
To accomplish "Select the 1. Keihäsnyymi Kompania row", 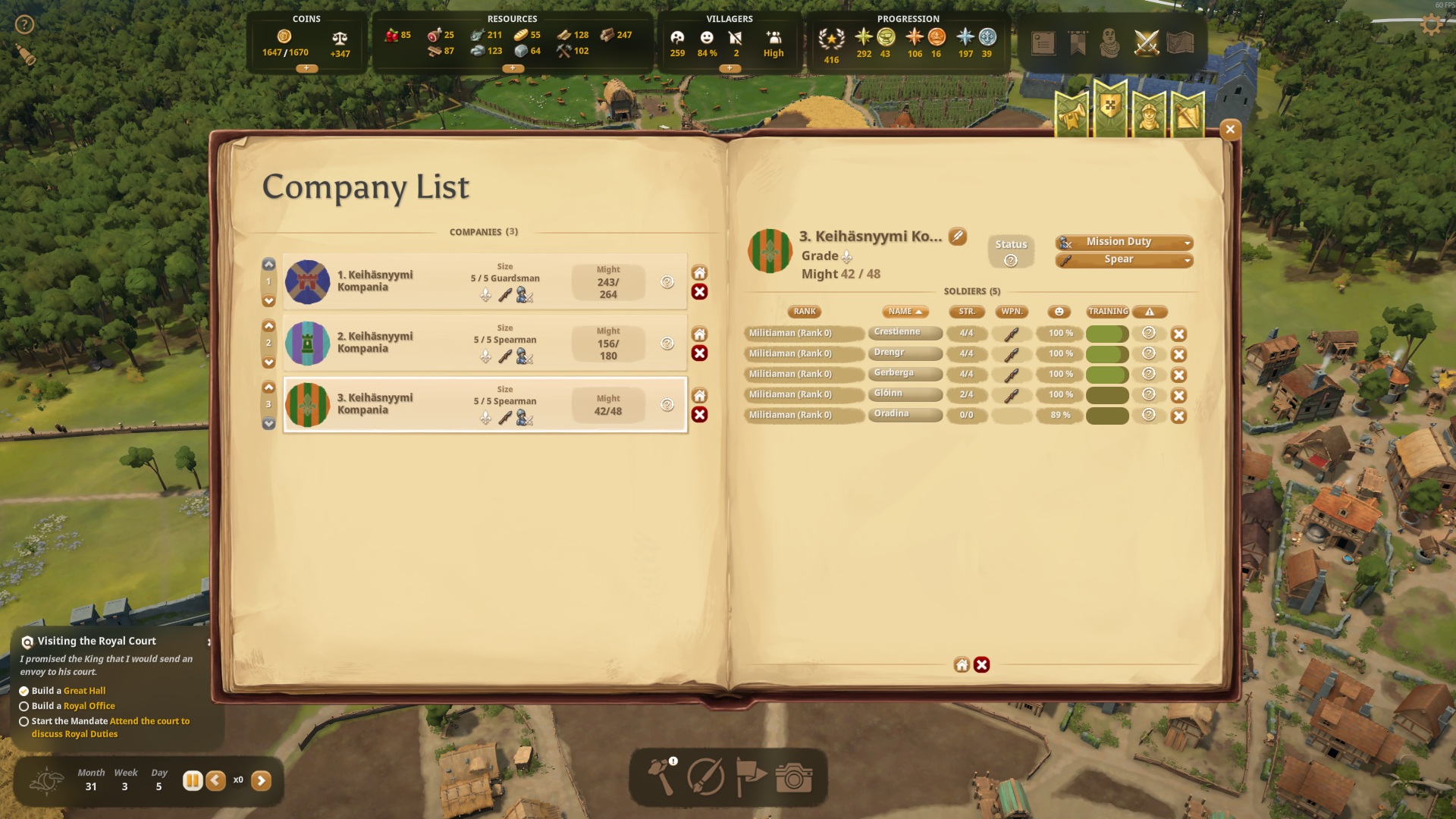I will 485,282.
